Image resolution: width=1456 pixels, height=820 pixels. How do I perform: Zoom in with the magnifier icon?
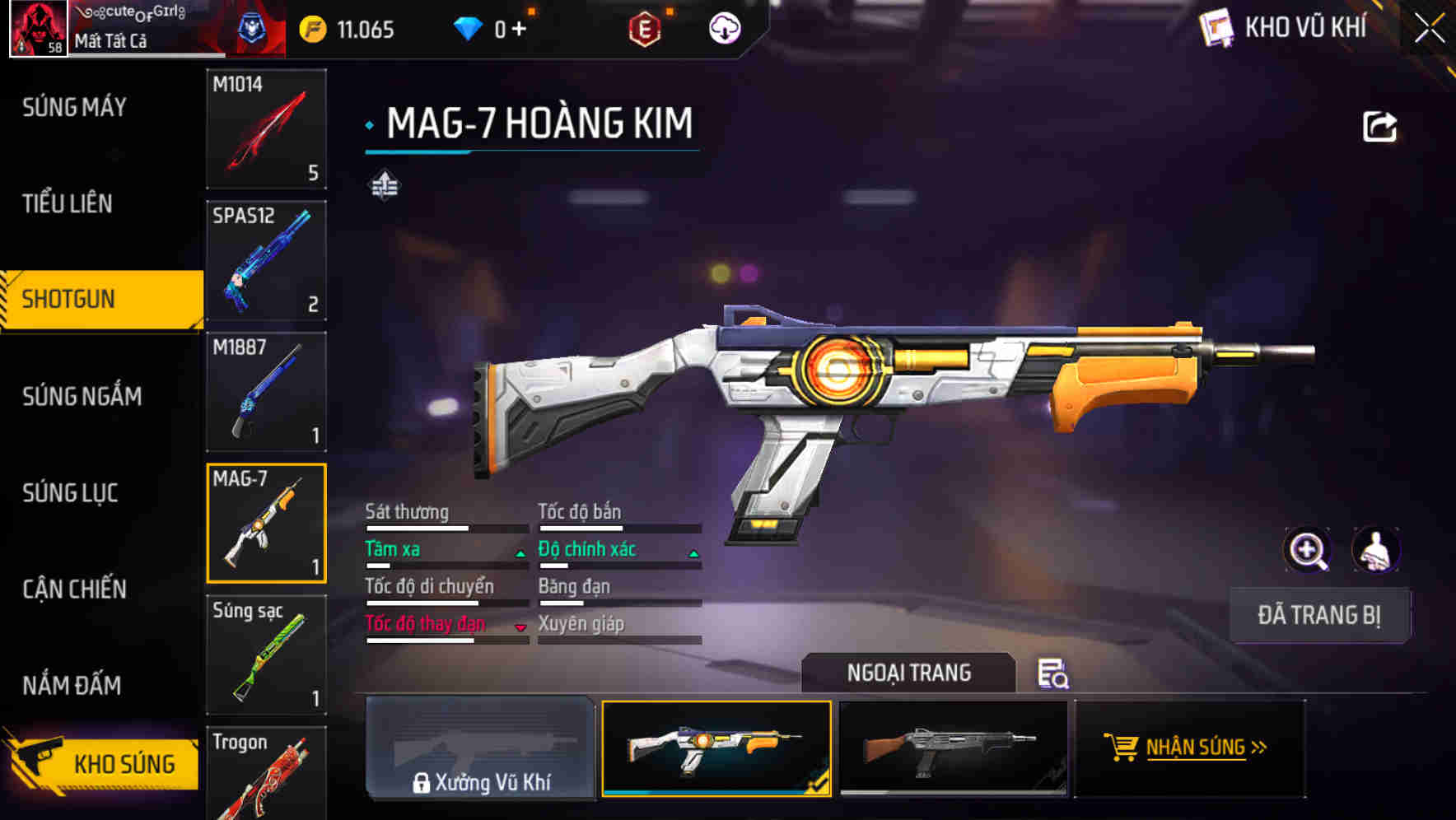pos(1307,550)
